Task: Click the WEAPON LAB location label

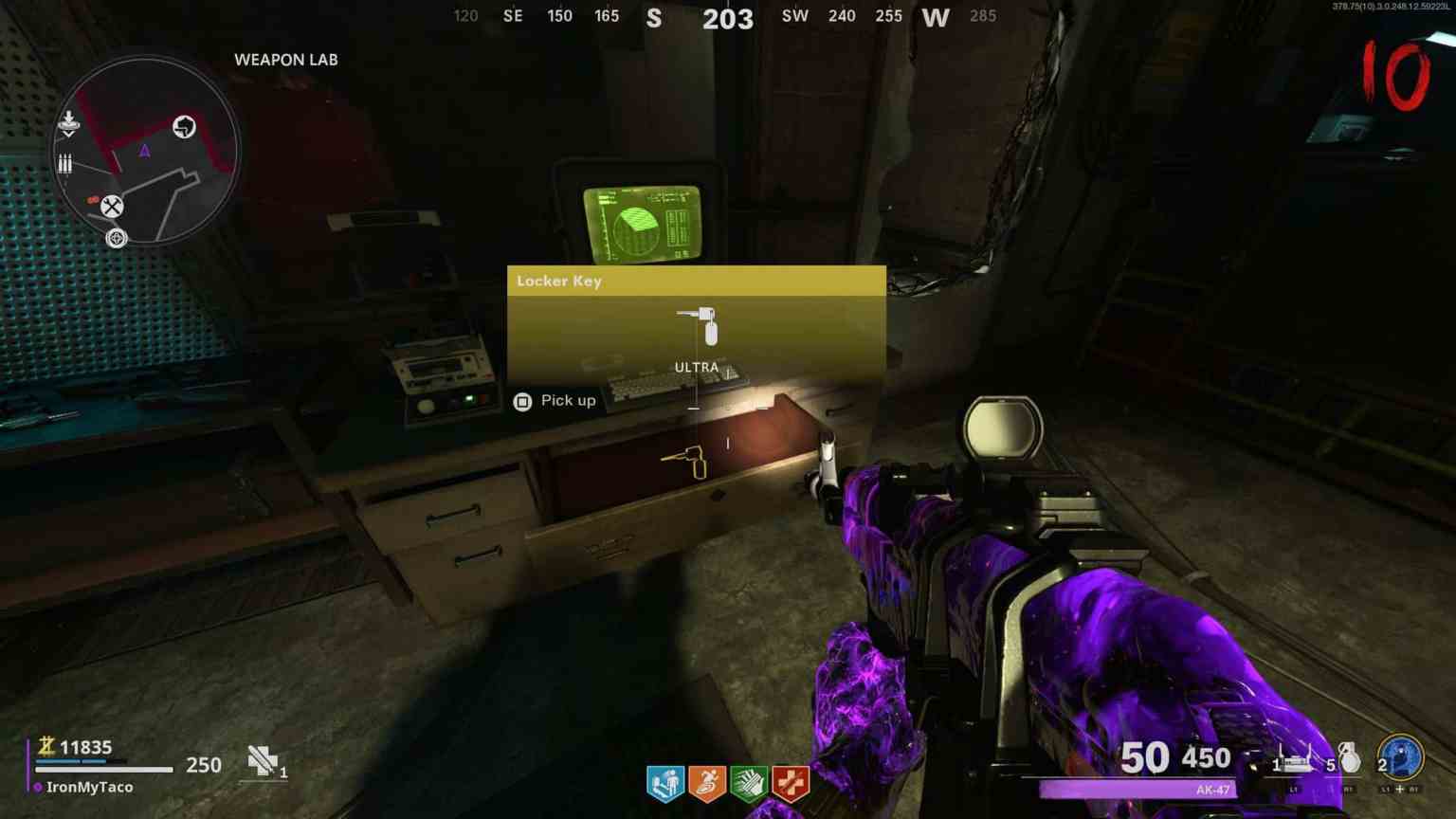Action: point(285,59)
